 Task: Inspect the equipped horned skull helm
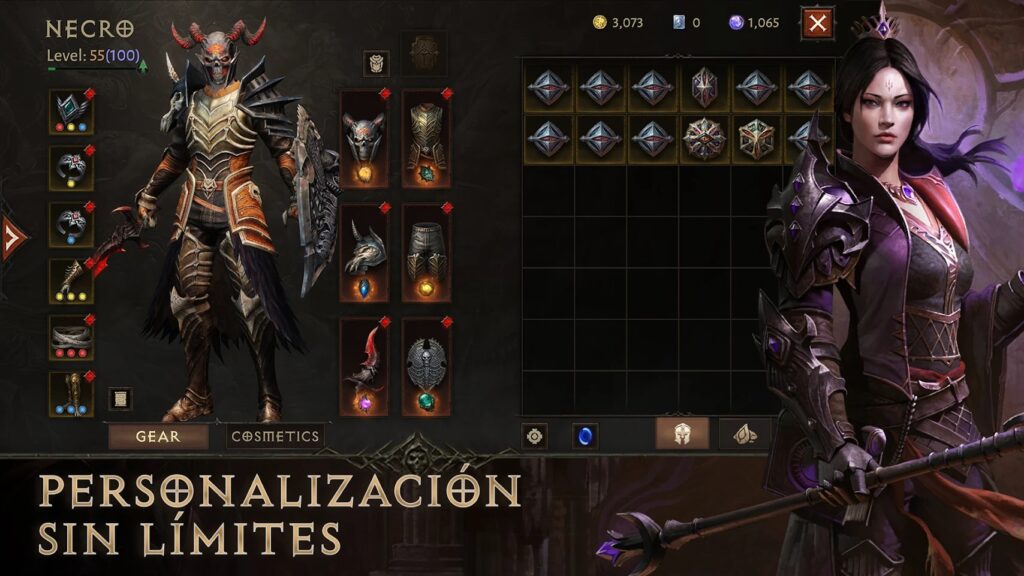pyautogui.click(x=364, y=138)
